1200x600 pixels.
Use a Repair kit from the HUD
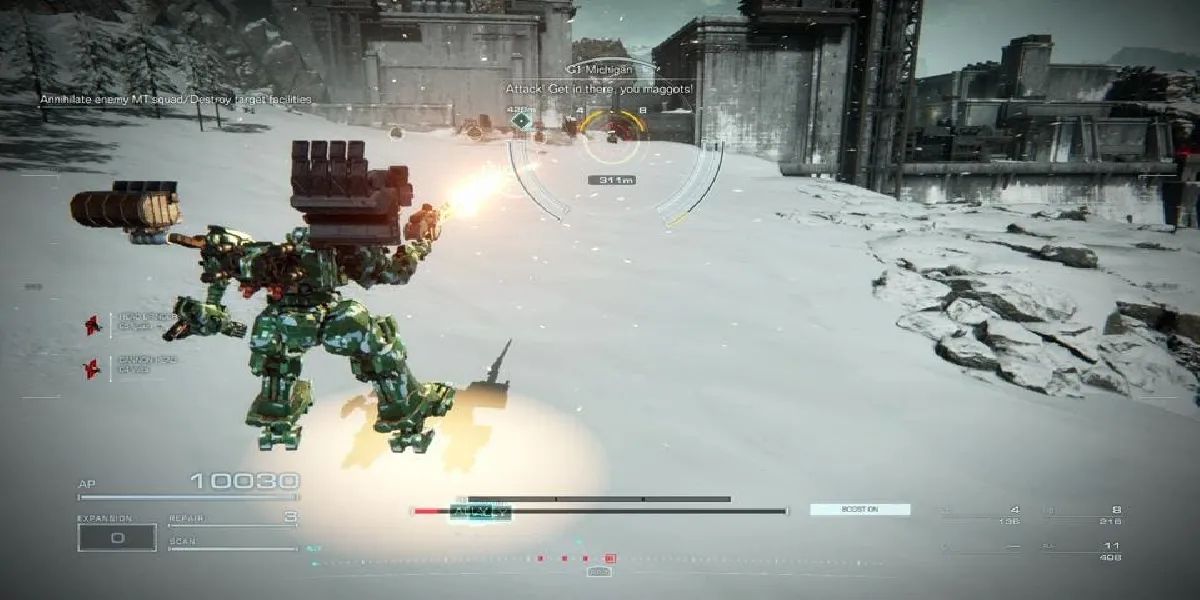232,519
